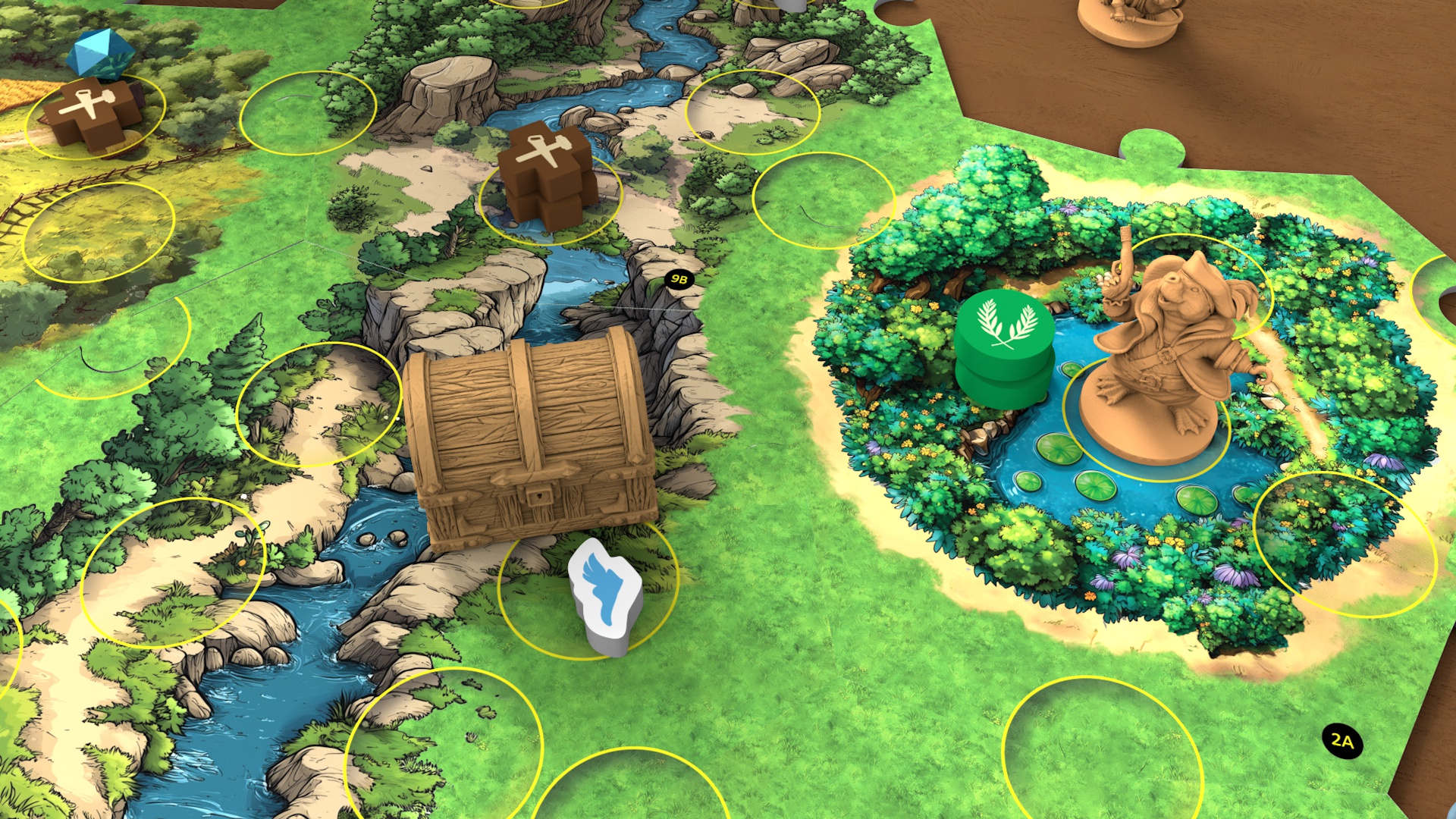Pick the white winged-boot token
The width and height of the screenshot is (1456, 819).
point(605,595)
